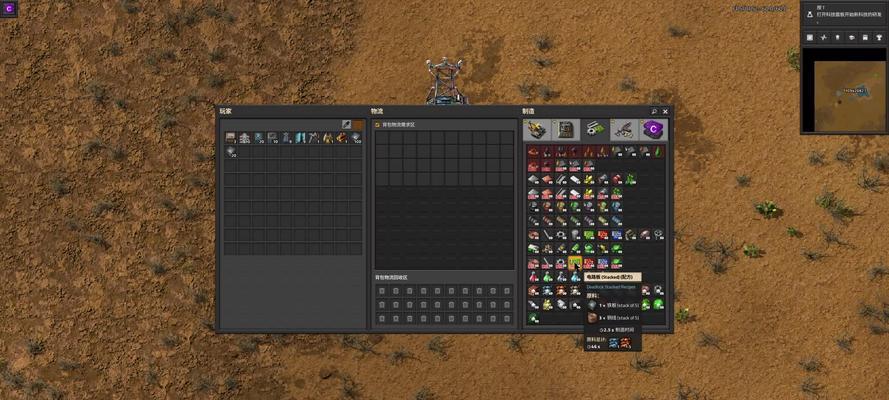Open the recipe search magnifier

tap(654, 111)
